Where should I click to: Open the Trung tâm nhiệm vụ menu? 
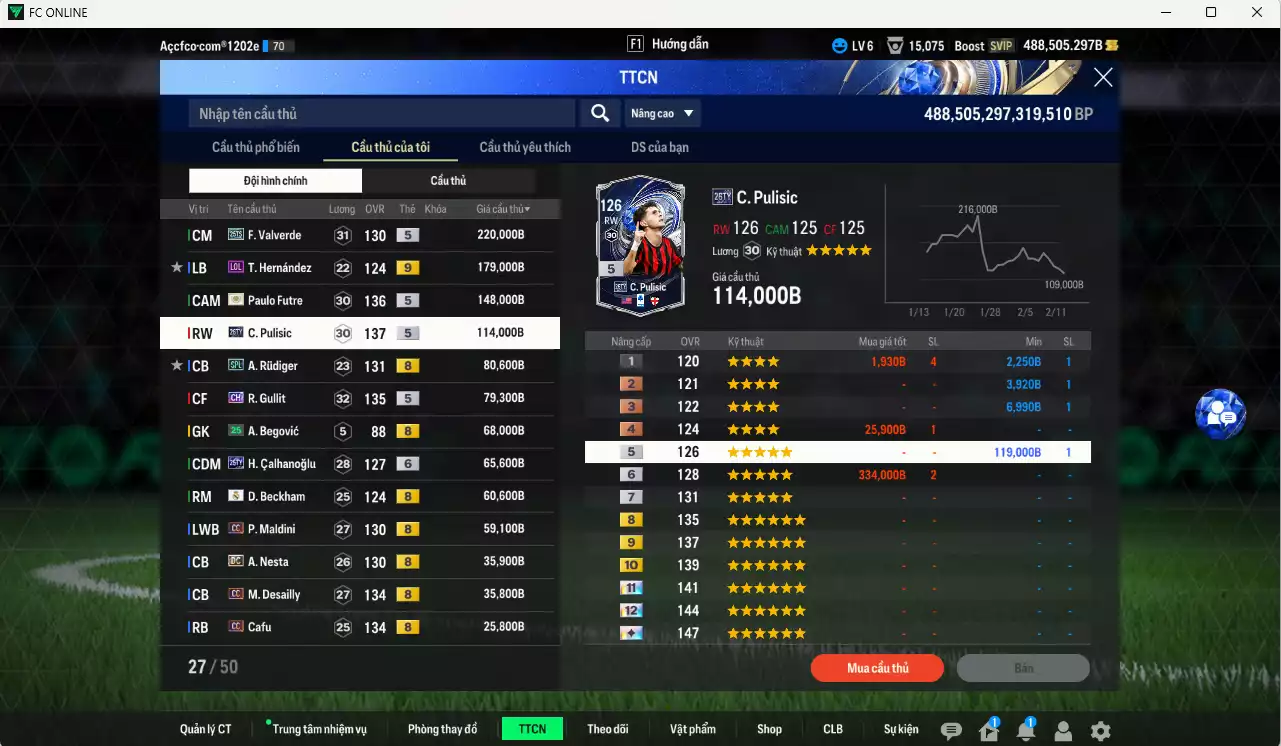[319, 729]
